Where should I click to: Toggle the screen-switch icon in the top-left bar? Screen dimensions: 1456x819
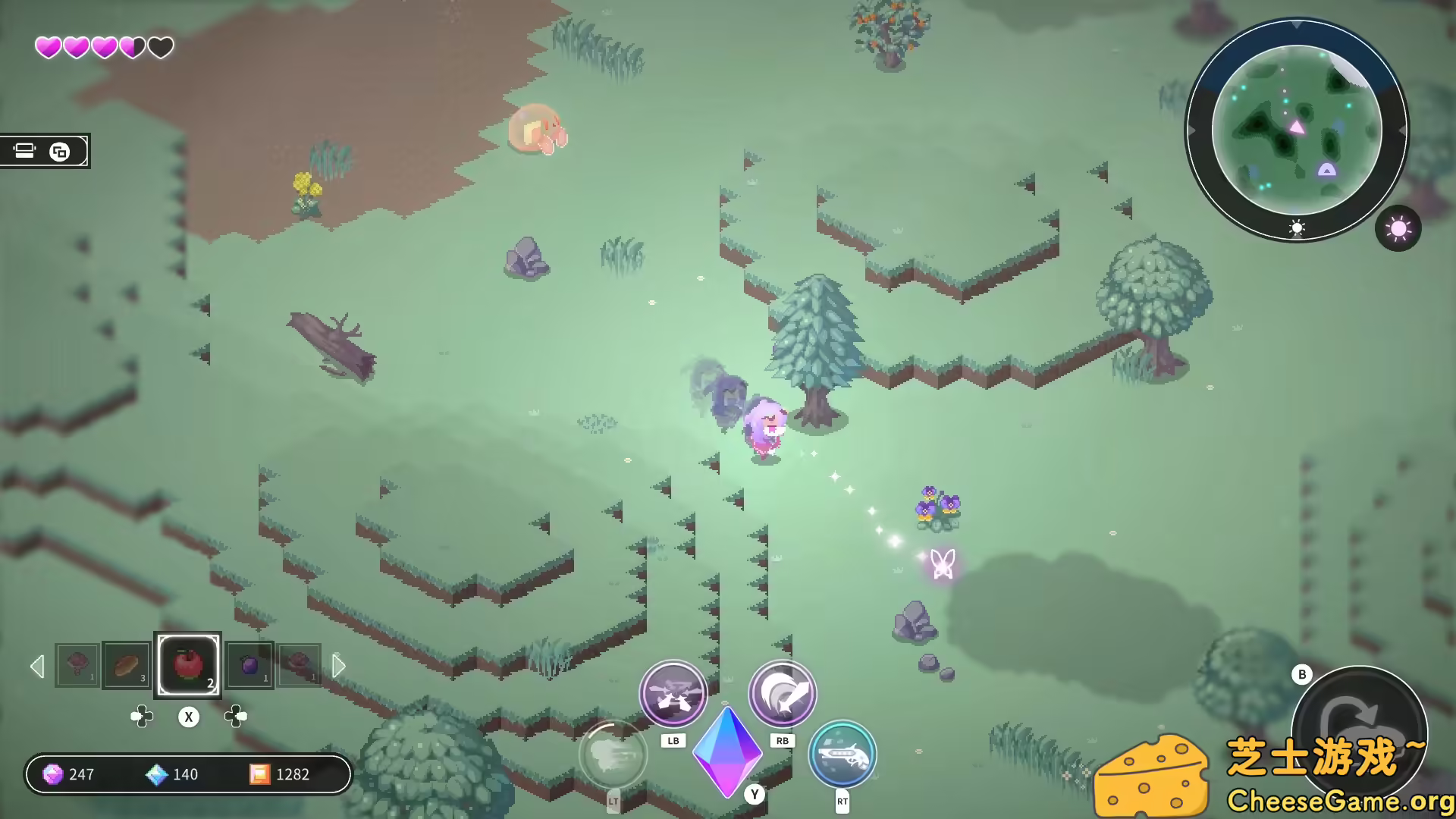tap(61, 151)
